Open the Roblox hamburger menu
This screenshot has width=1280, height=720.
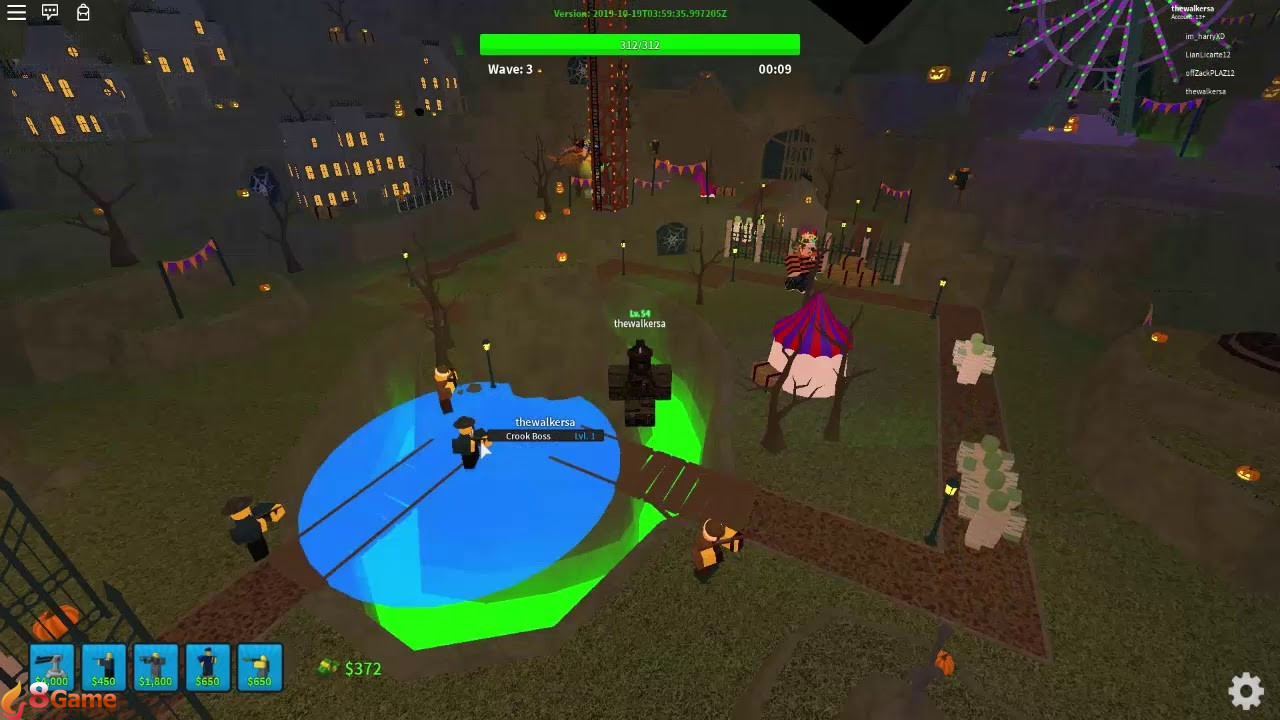(16, 12)
